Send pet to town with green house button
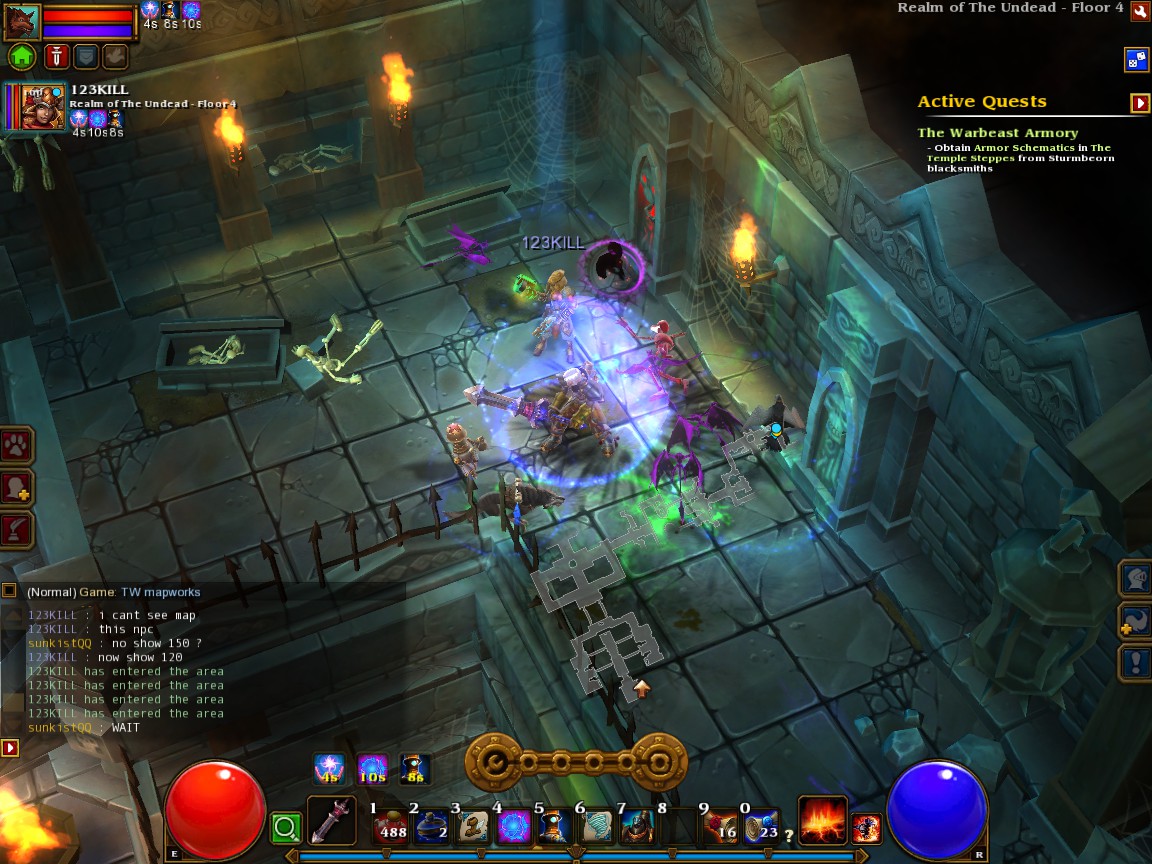 click(22, 56)
